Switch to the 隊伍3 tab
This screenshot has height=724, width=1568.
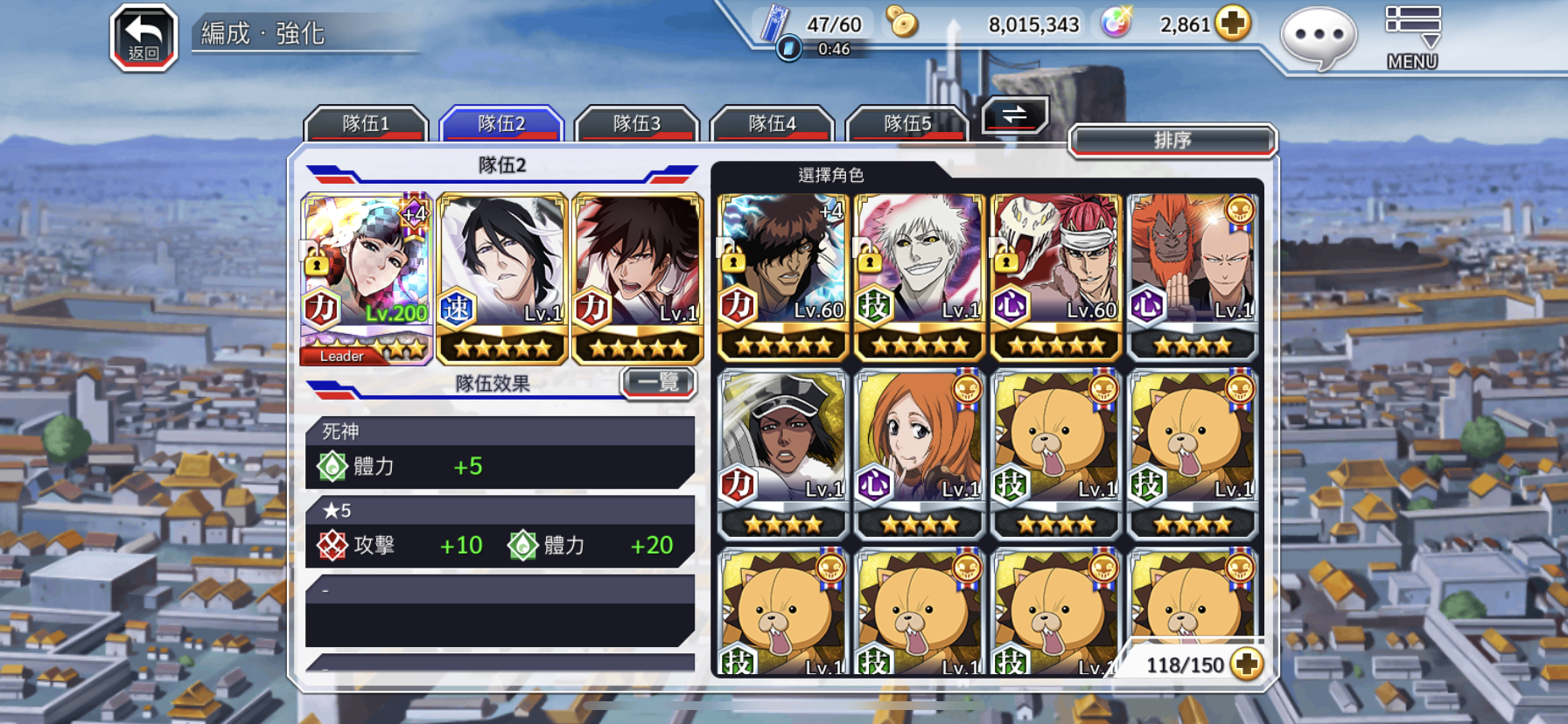[x=637, y=124]
